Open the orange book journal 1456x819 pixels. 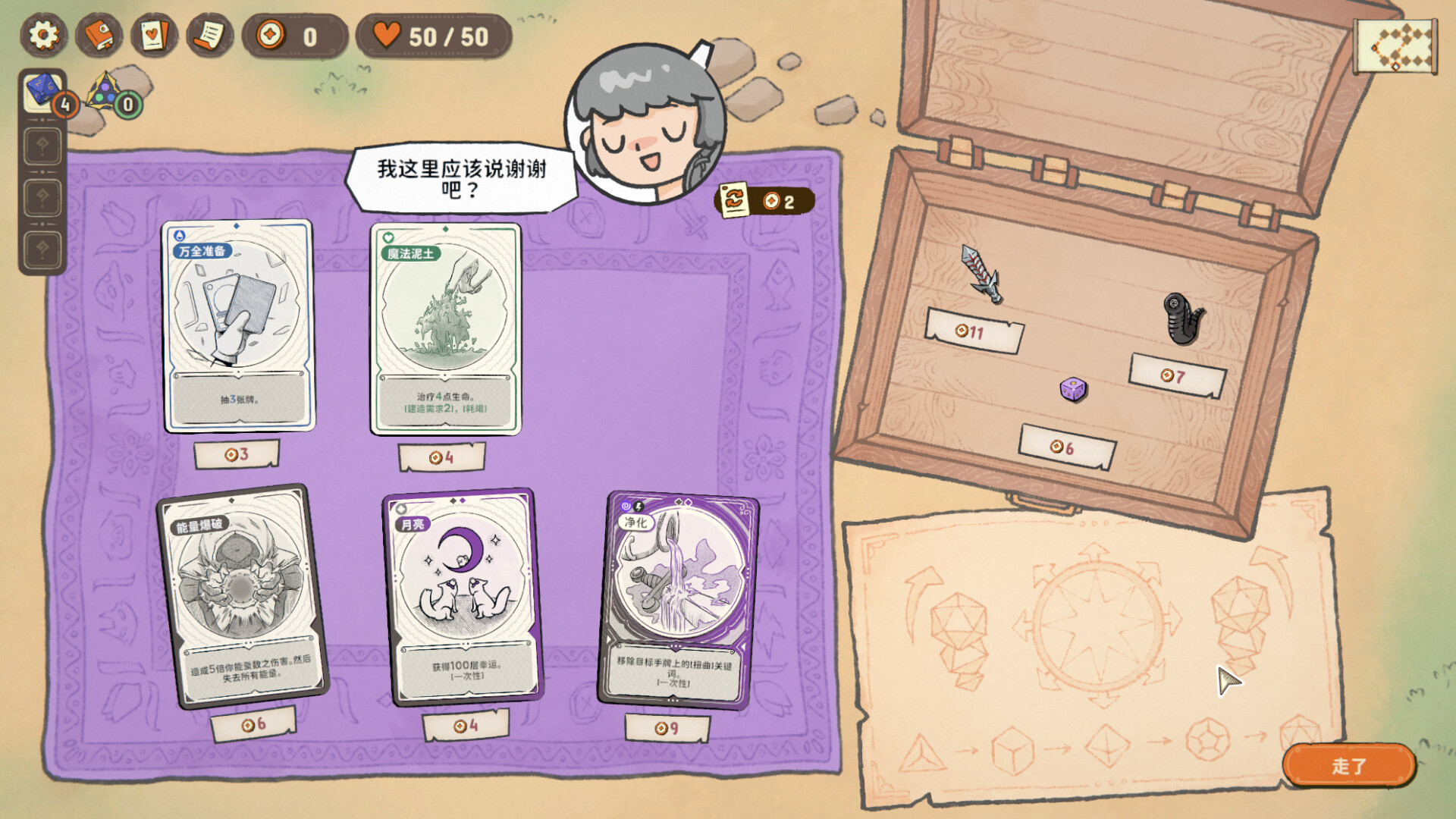[x=99, y=36]
